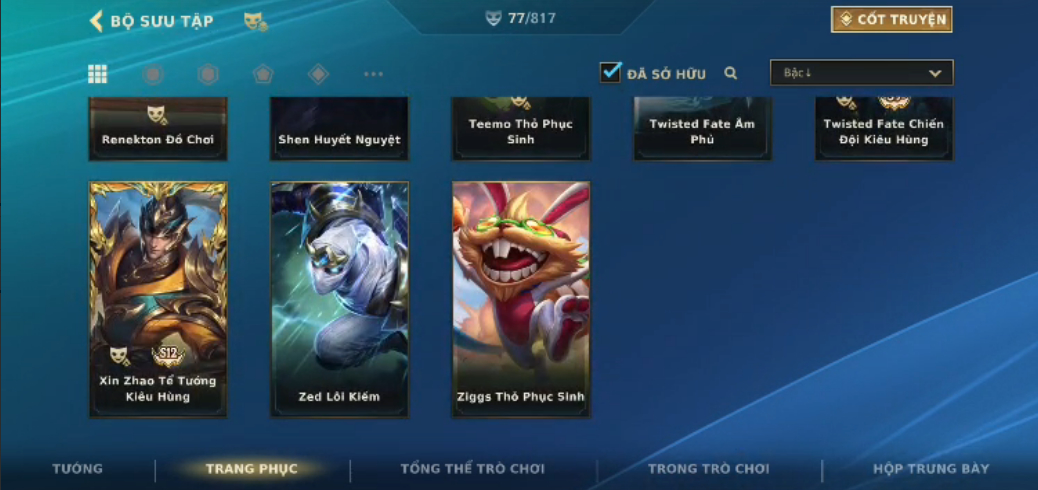Screen dimensions: 1038x490
Task: Select the Xin Zhao Tể Tướng Kiêu Hùng skin
Action: coord(158,298)
